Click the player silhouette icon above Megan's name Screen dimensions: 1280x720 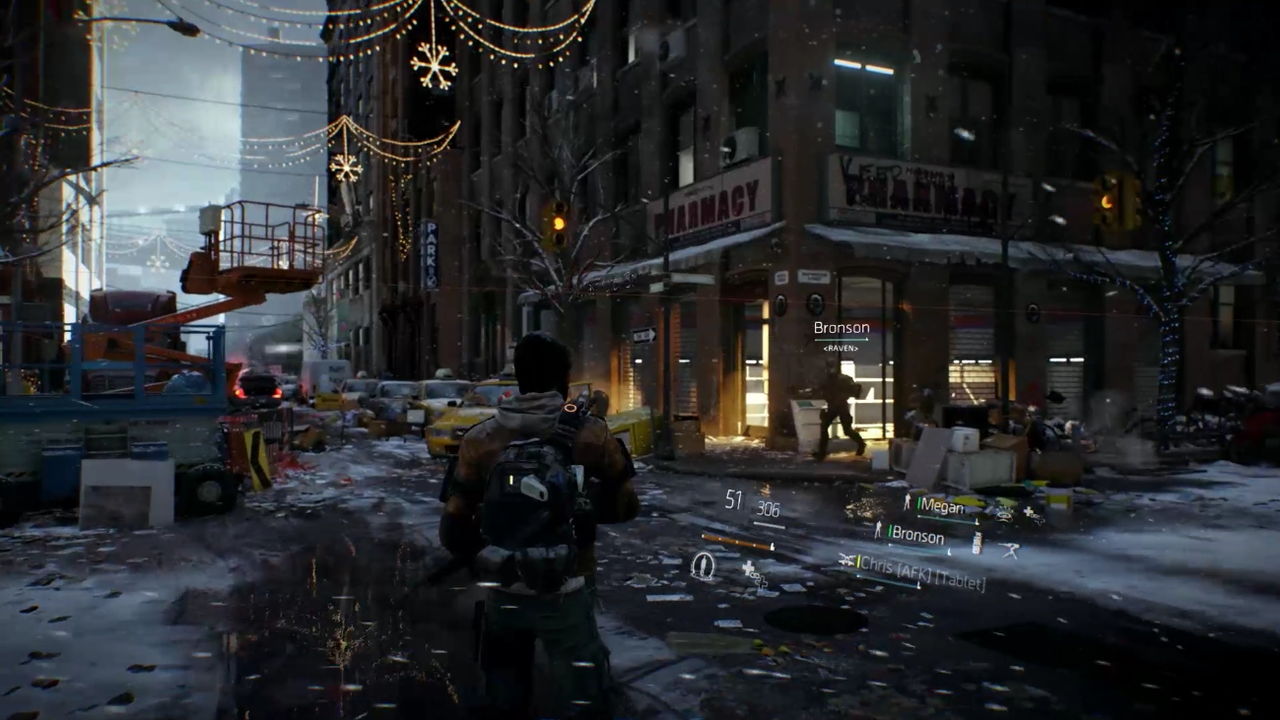tap(907, 501)
